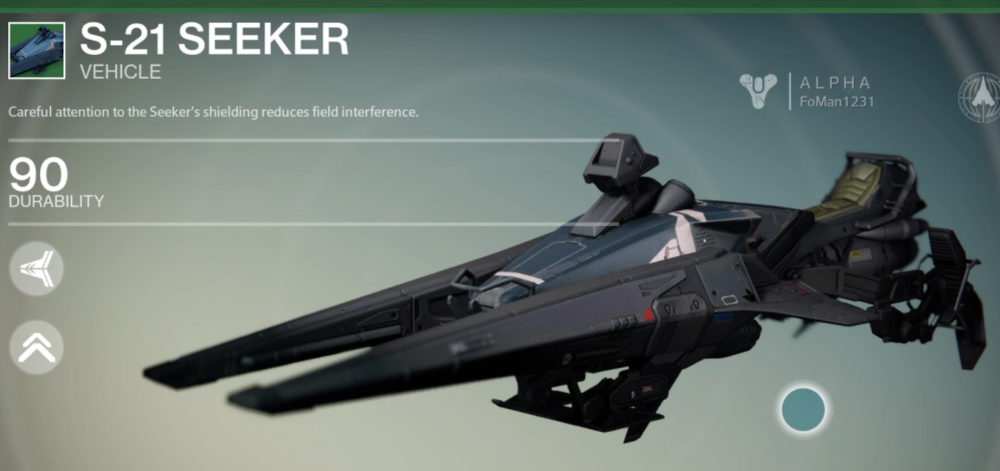Image resolution: width=1000 pixels, height=471 pixels.
Task: Select the S-21 Seeker vehicle thumbnail
Action: pos(37,51)
